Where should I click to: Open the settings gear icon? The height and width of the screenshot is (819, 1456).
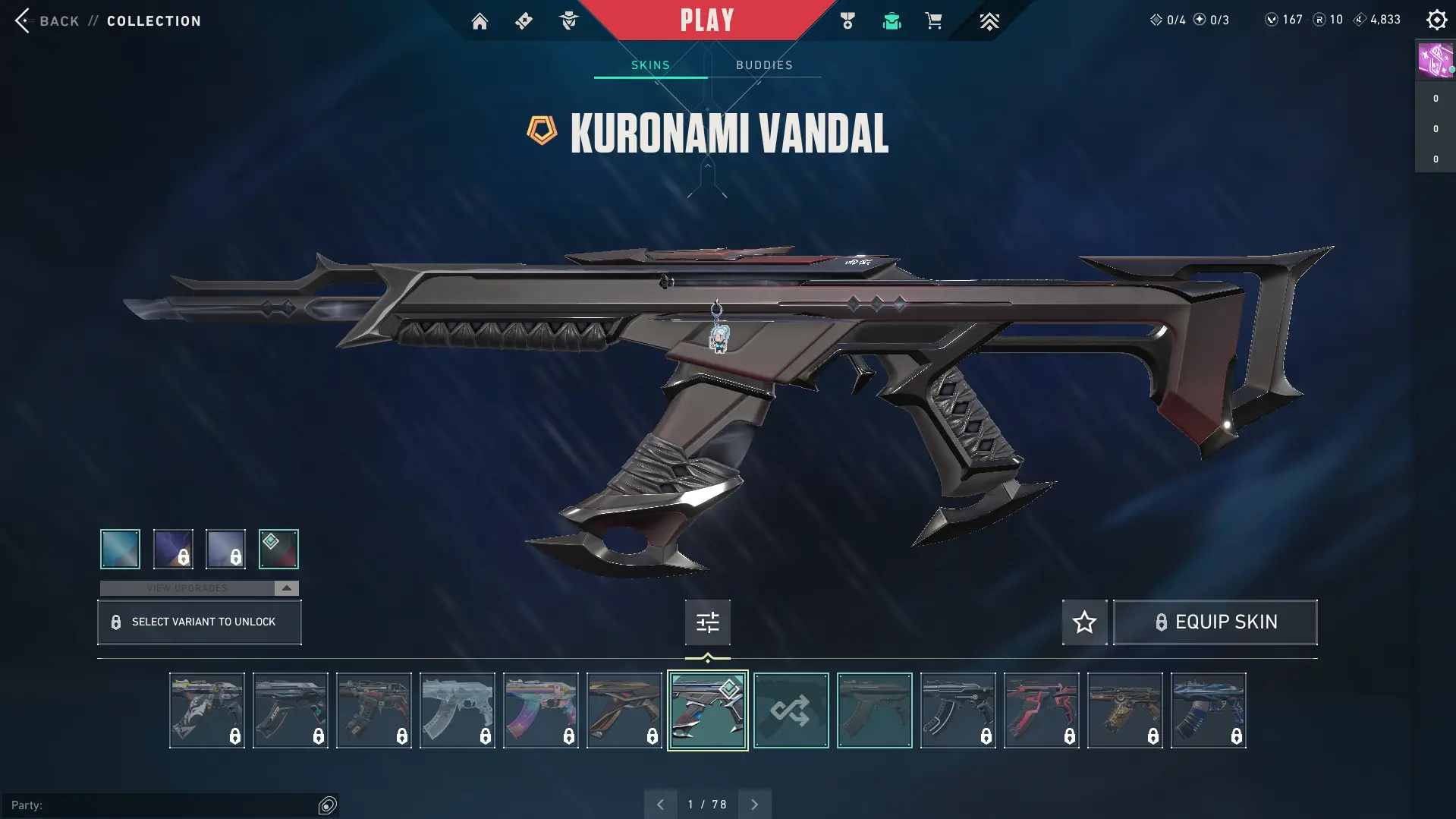[x=1436, y=20]
